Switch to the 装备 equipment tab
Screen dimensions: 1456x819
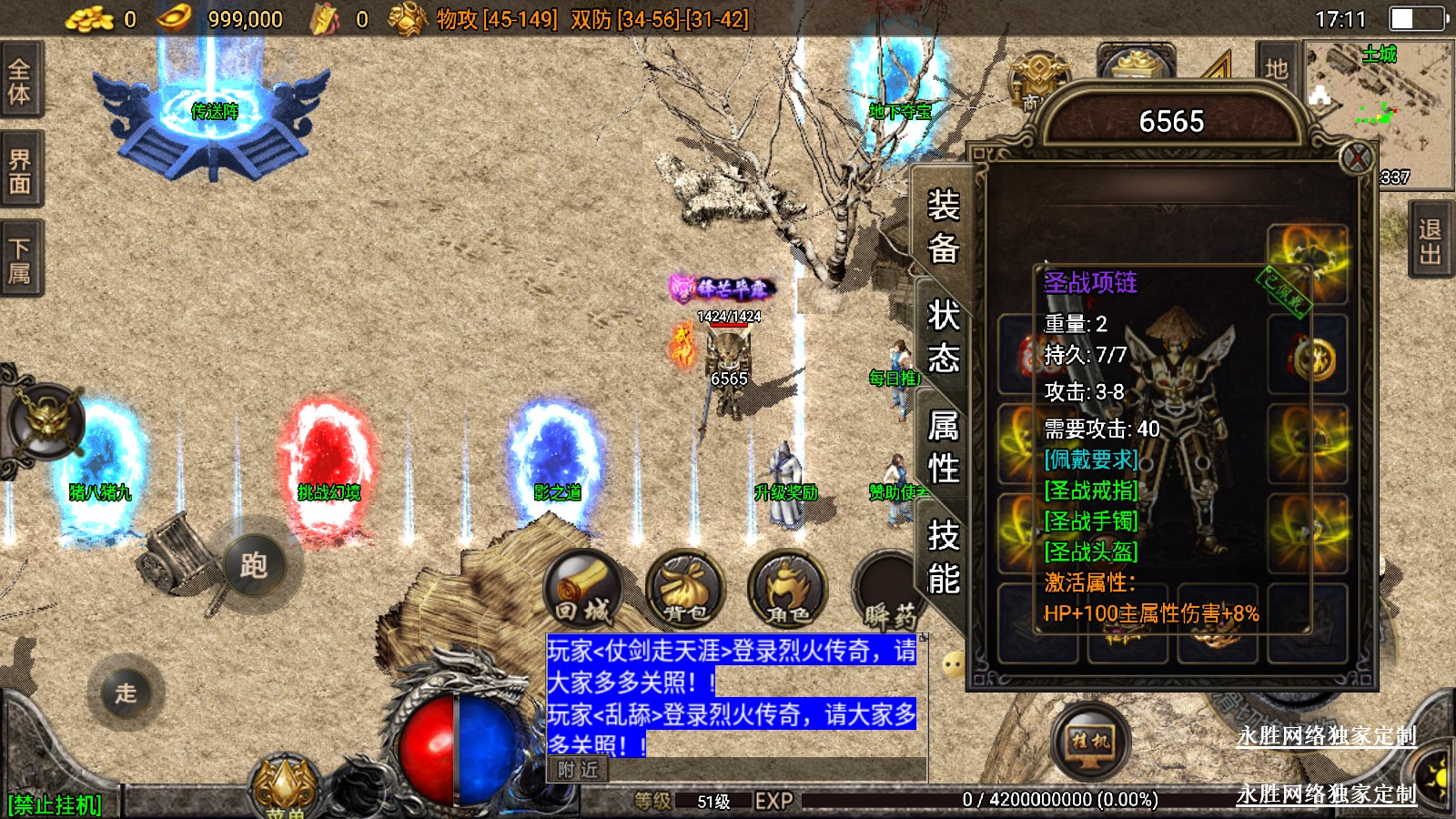tap(943, 226)
